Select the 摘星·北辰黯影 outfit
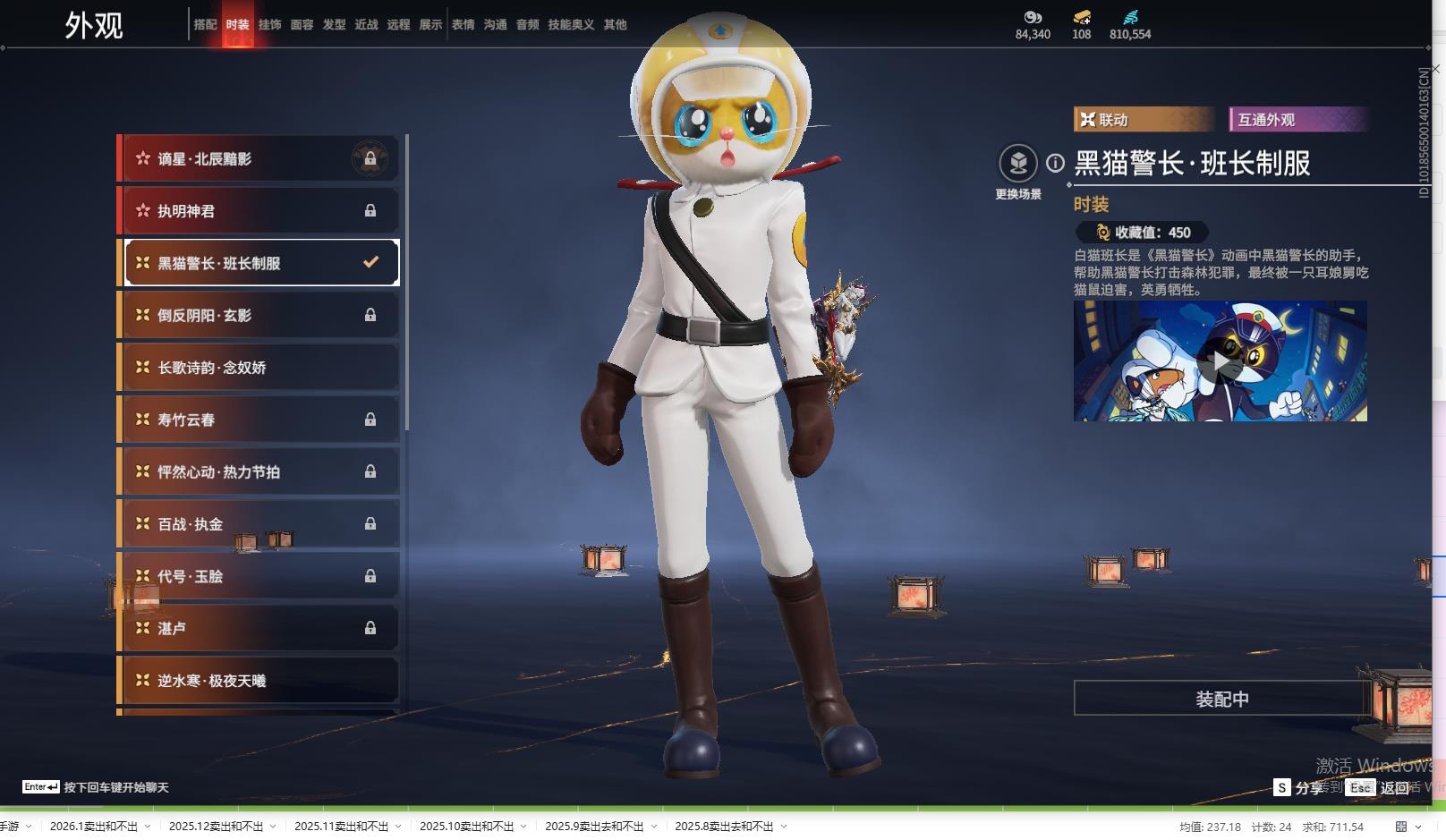This screenshot has width=1446, height=840. click(259, 159)
